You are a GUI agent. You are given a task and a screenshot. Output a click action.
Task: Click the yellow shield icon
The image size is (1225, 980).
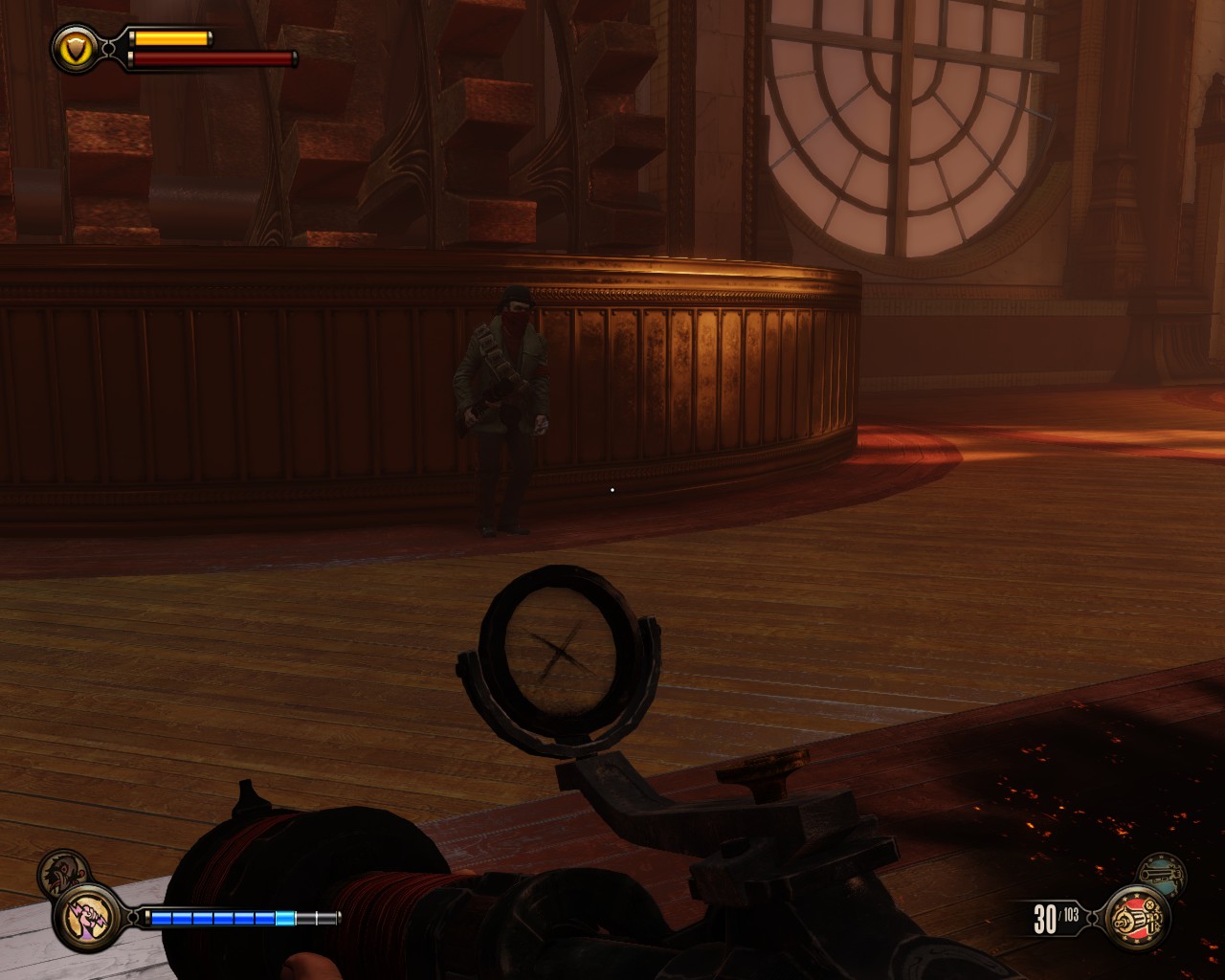tap(73, 47)
